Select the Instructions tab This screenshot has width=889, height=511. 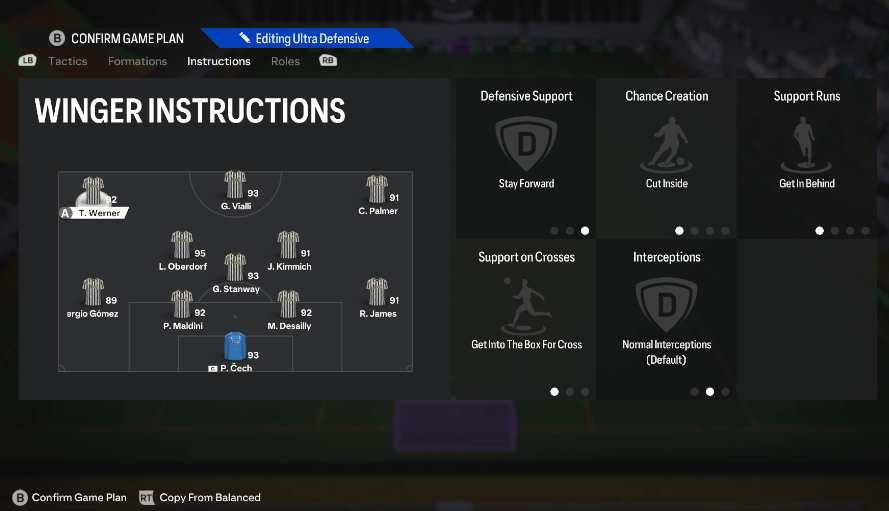(x=218, y=61)
